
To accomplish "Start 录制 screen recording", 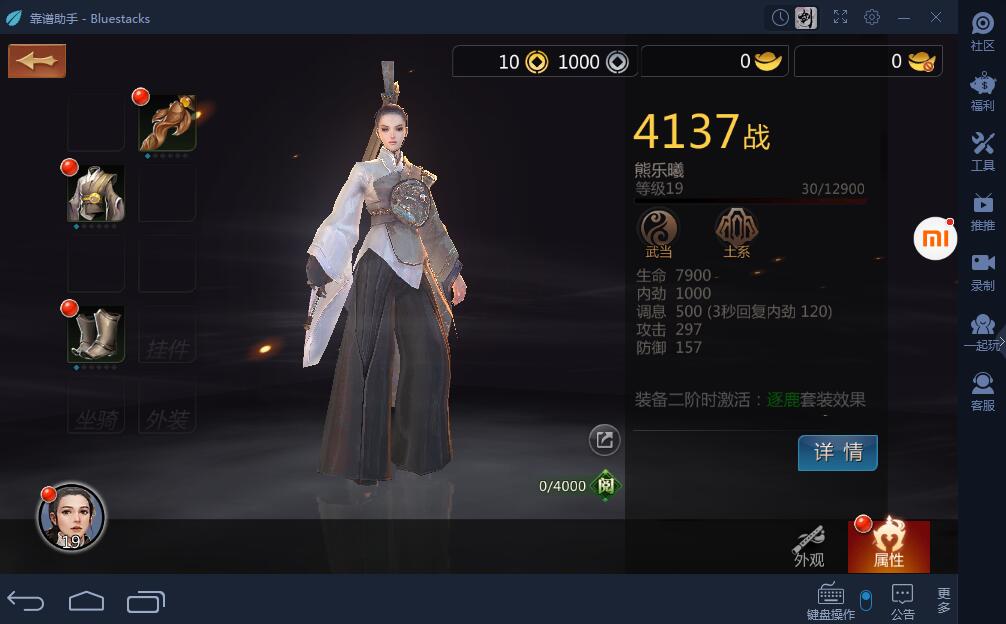I will 982,271.
